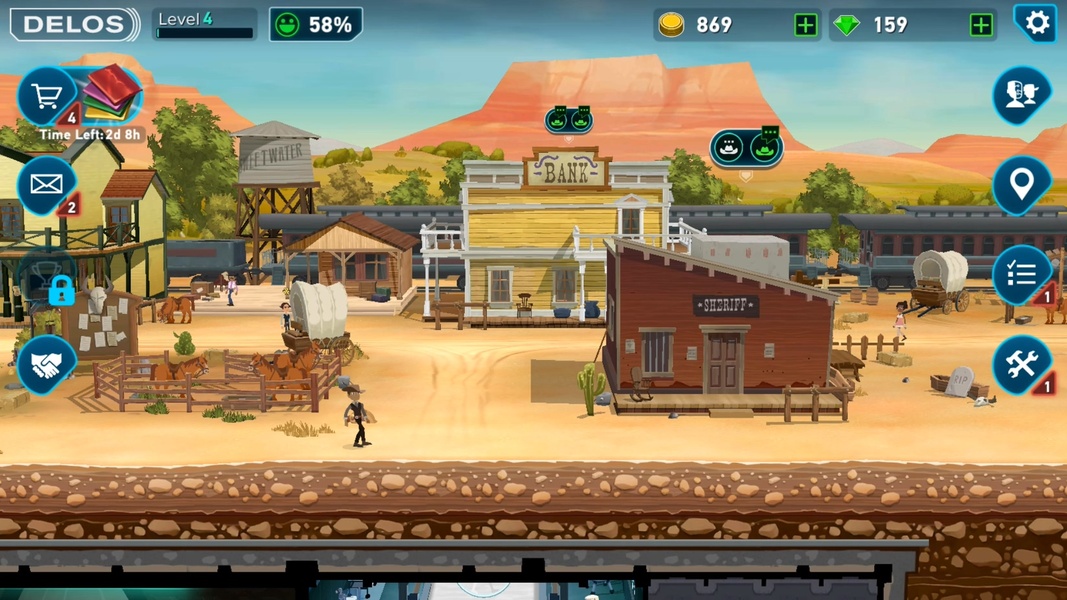Tap the happiness percentage smiley indicator

pos(315,25)
